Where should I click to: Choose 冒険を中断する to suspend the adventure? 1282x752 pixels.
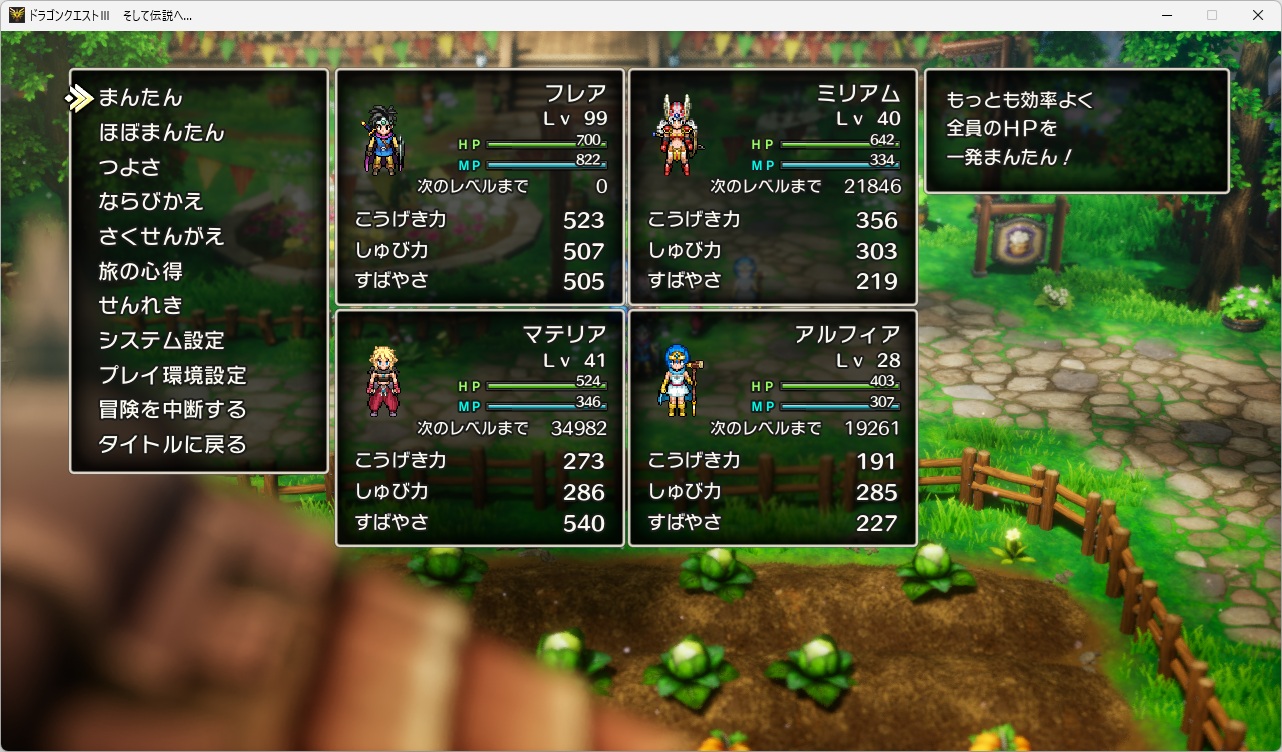pos(172,410)
